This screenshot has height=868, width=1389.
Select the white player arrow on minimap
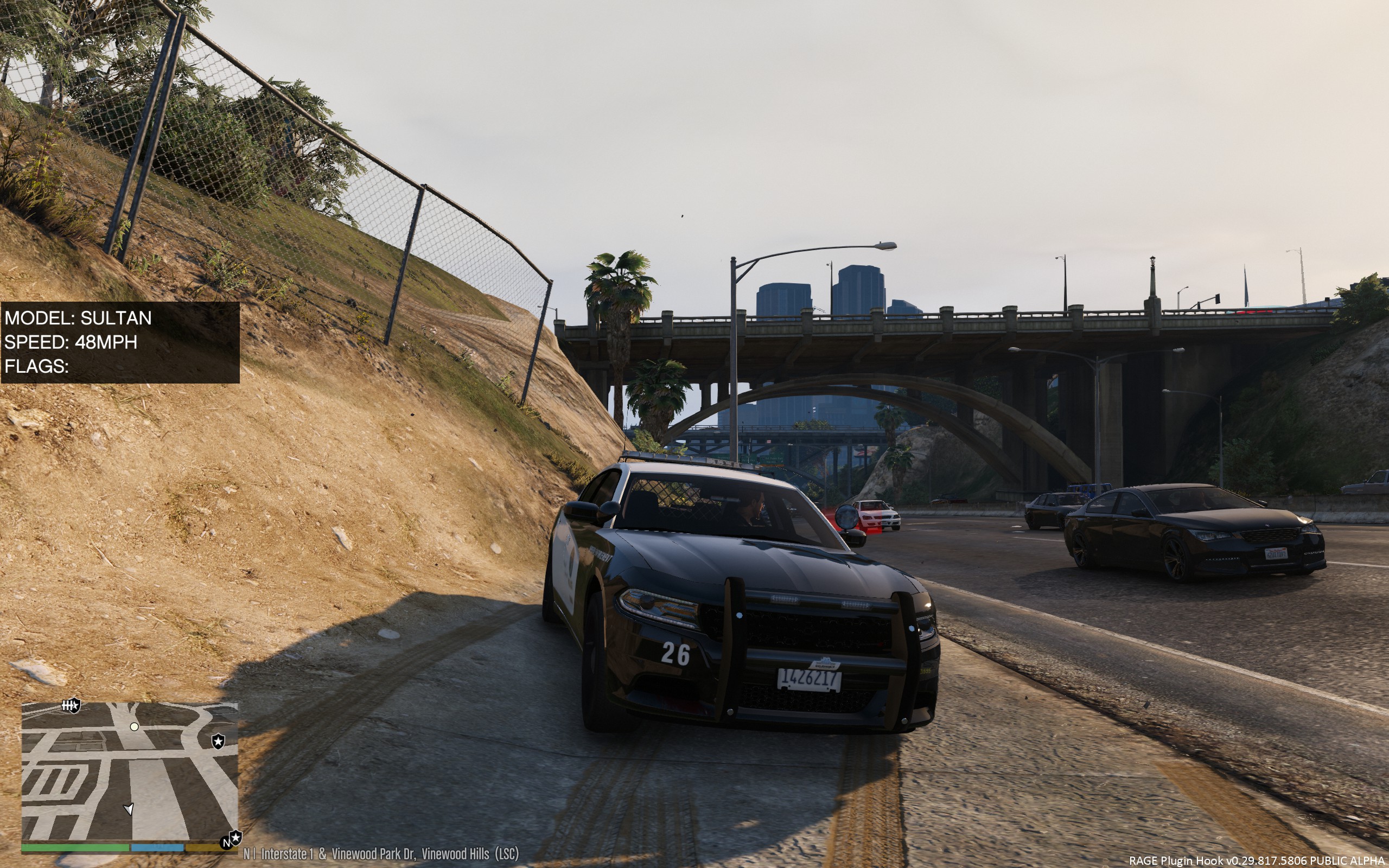(129, 809)
